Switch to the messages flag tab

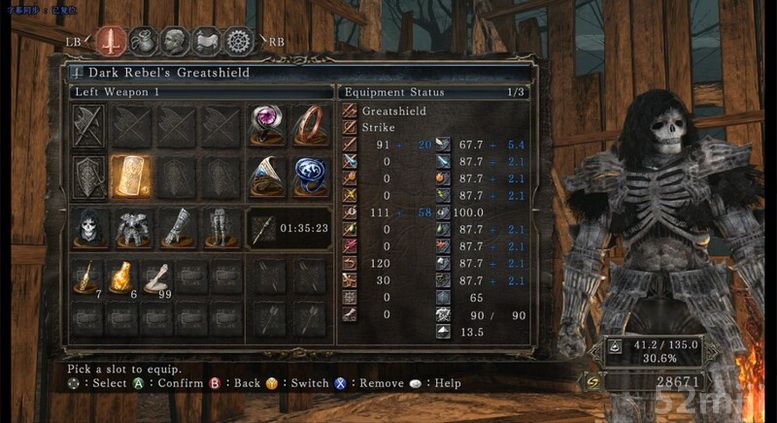click(207, 41)
